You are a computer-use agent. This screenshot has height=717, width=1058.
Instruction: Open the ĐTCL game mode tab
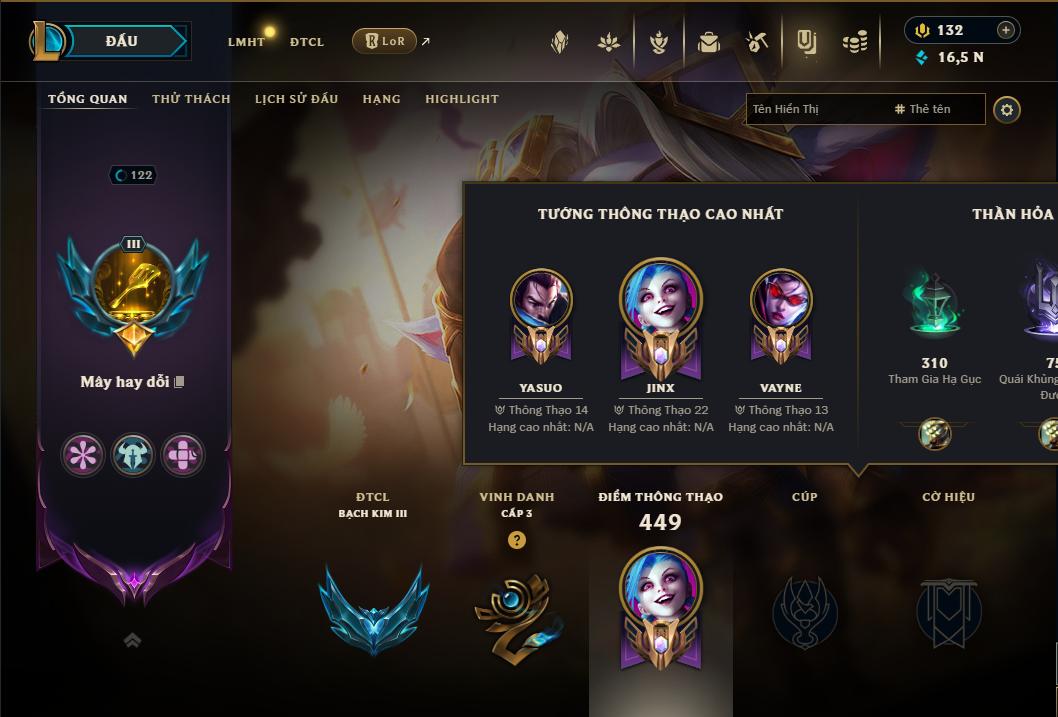point(307,42)
